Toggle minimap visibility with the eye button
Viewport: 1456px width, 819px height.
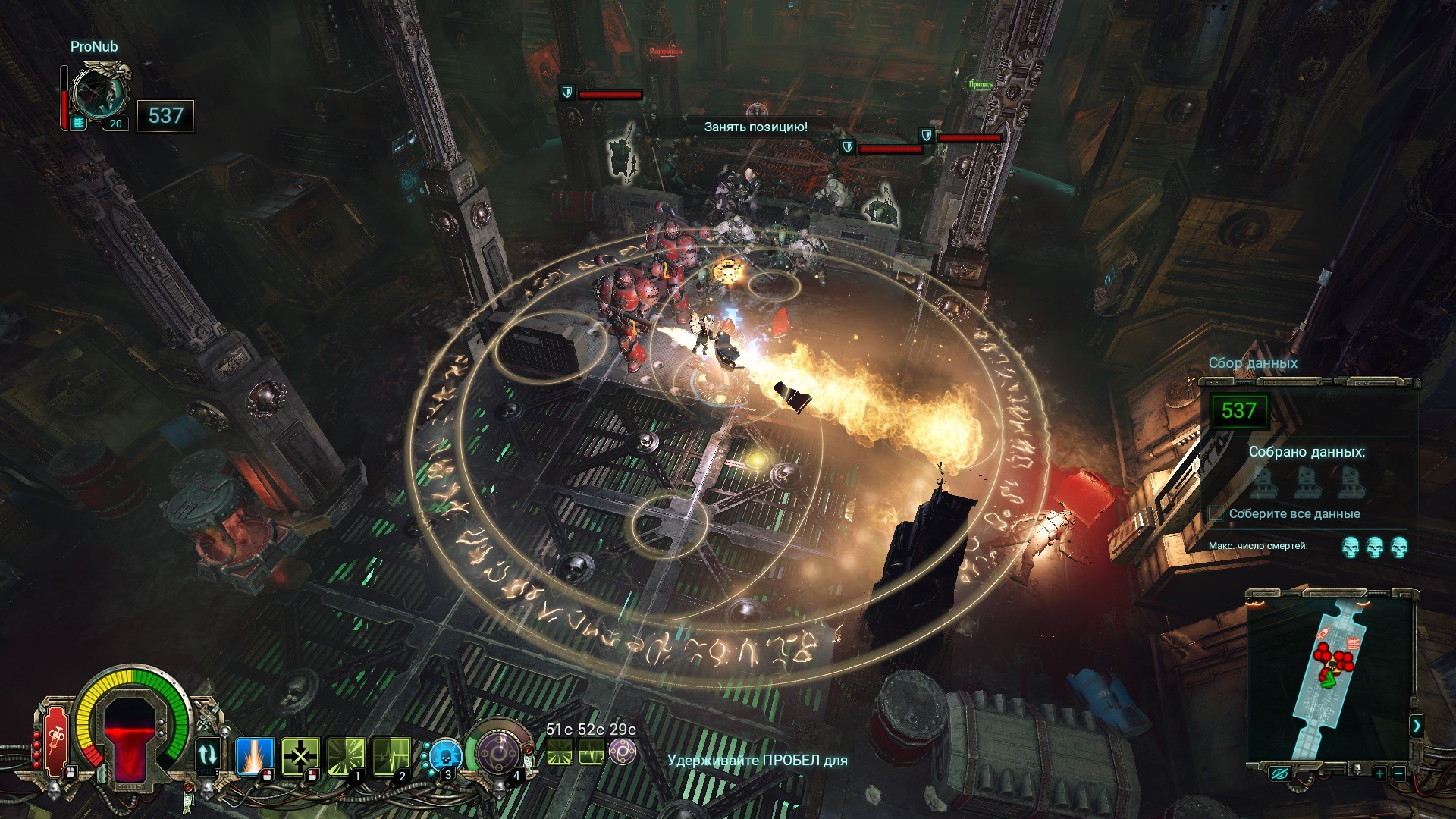(x=1281, y=773)
